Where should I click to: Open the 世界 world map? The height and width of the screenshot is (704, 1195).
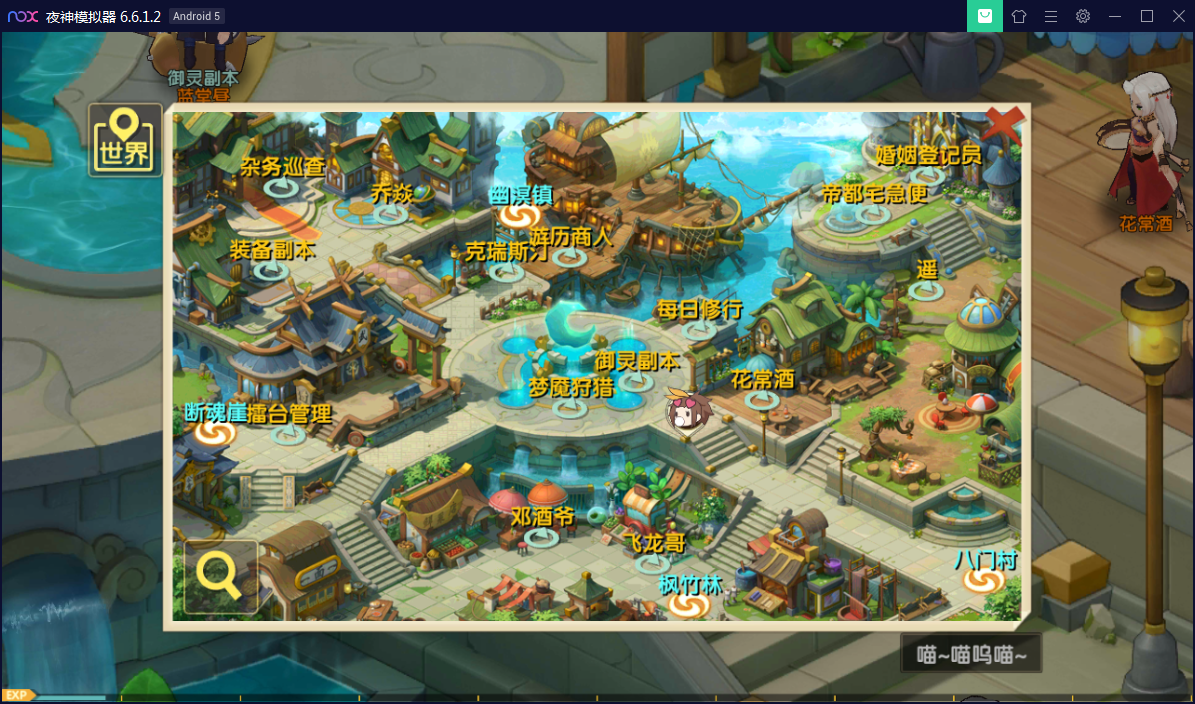pyautogui.click(x=125, y=141)
